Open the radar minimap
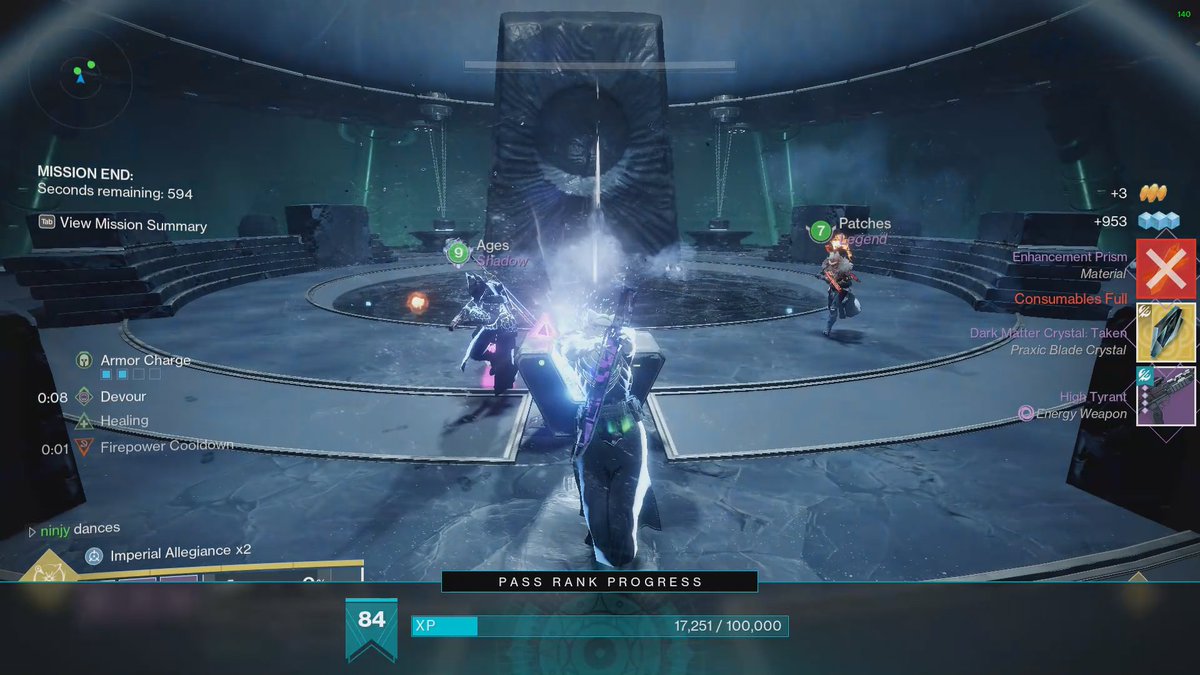This screenshot has width=1200, height=675. click(80, 76)
